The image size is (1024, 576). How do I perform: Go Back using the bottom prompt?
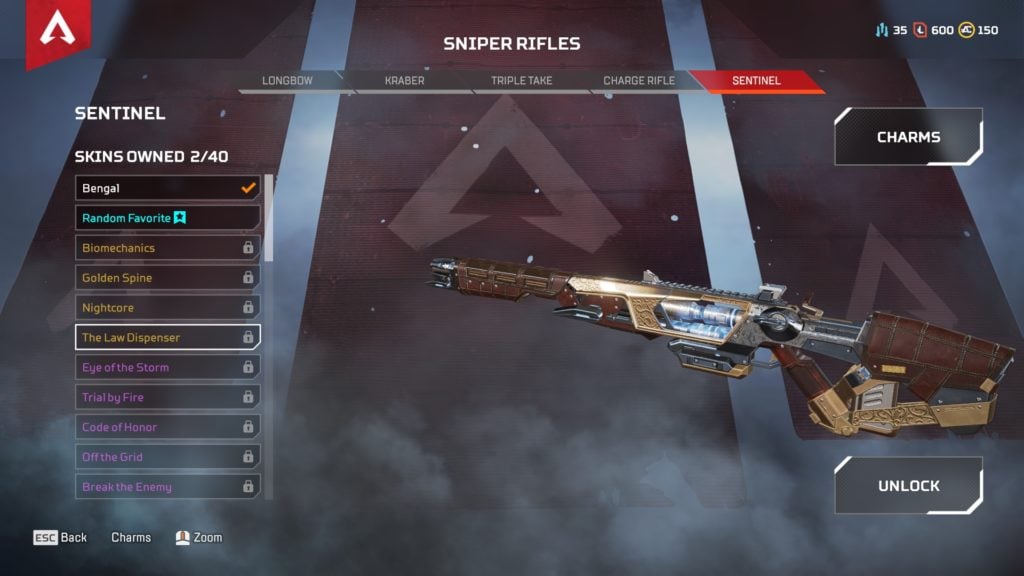(61, 538)
